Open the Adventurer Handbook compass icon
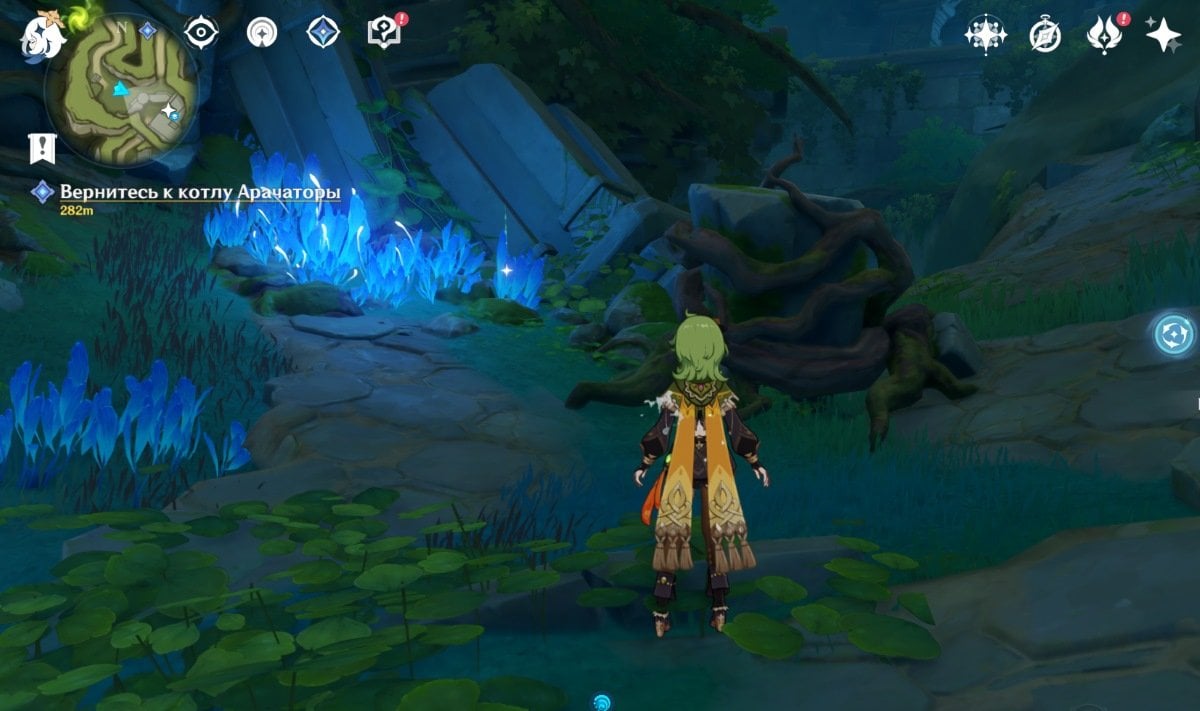 click(x=1045, y=36)
